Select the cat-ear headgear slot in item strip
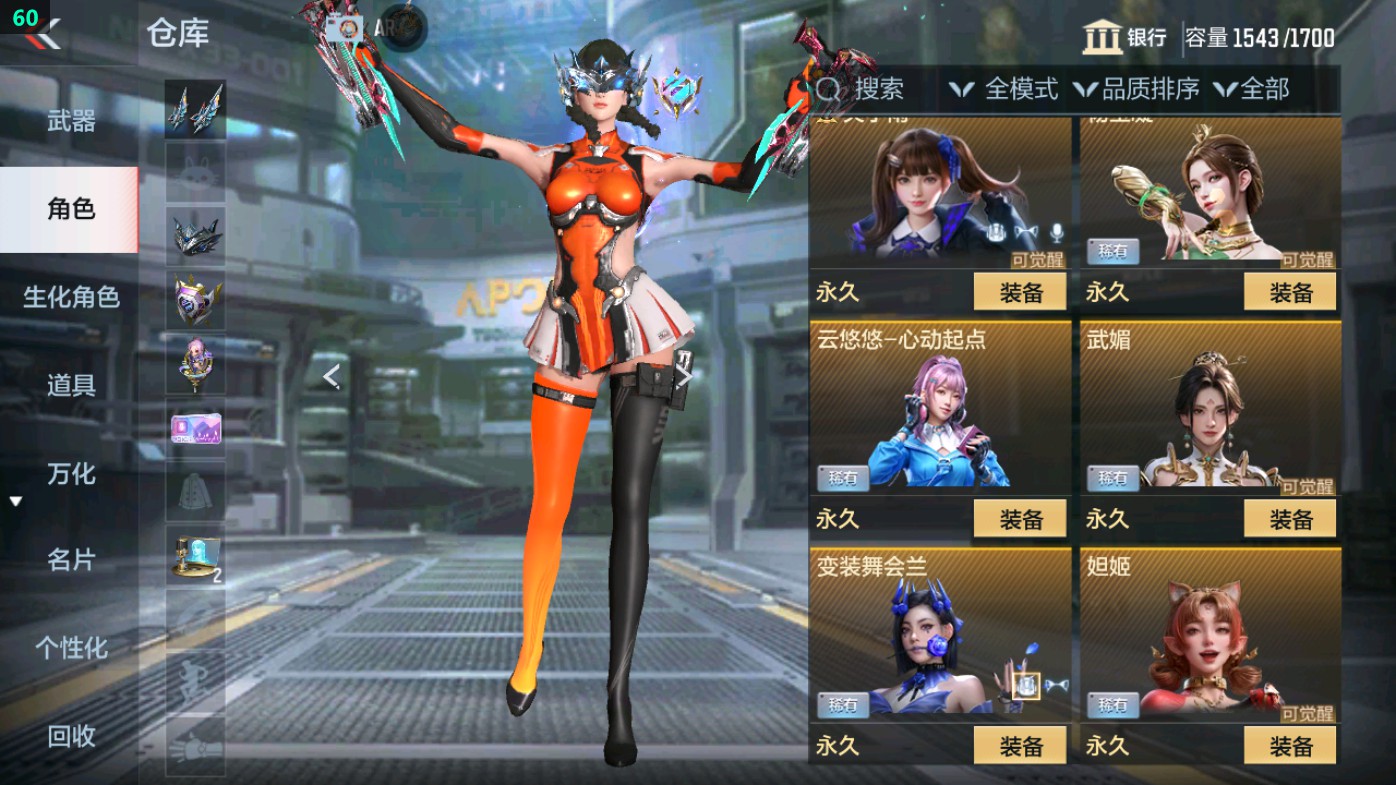 click(x=195, y=172)
